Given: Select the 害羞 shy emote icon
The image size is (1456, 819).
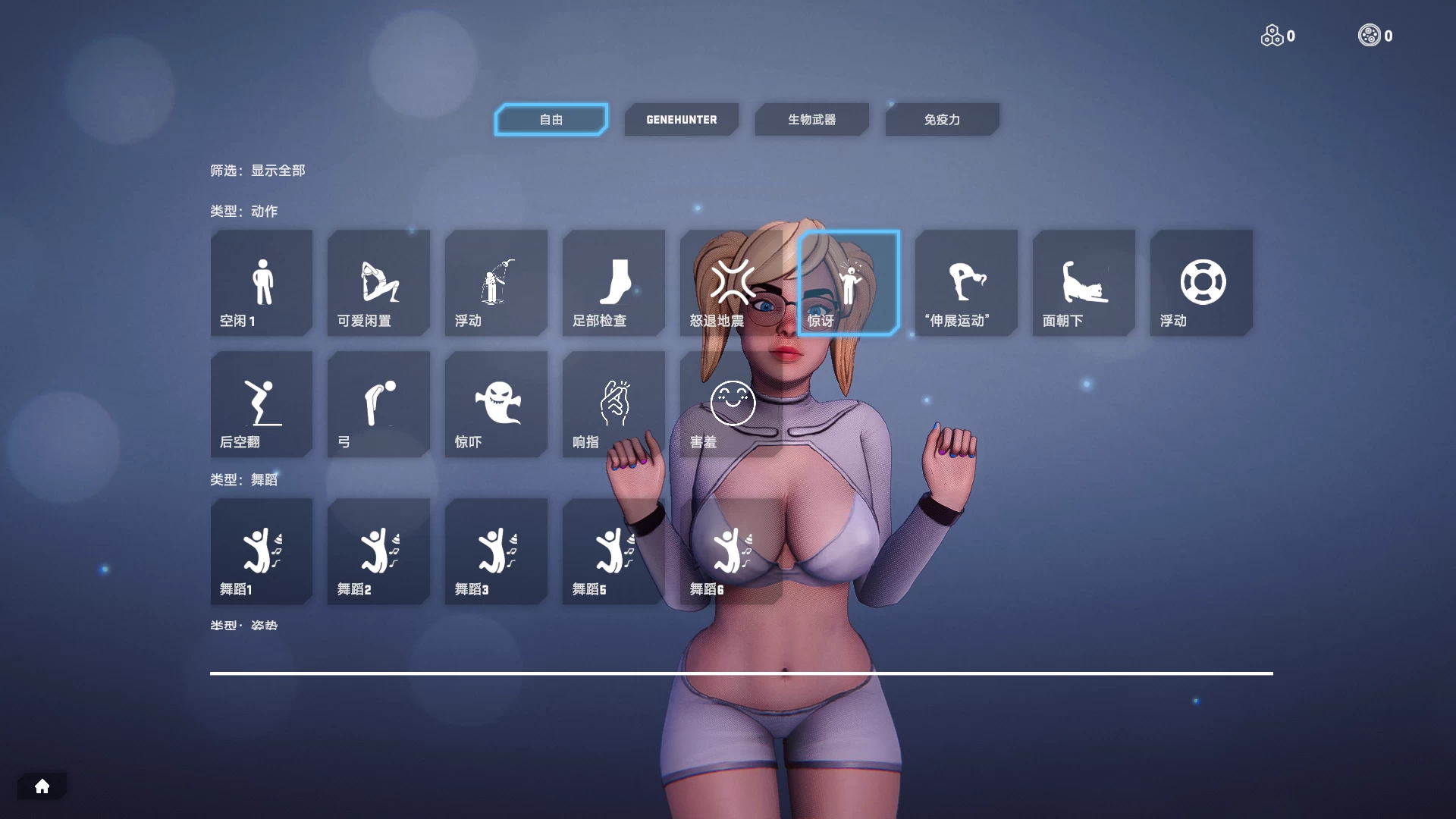Looking at the screenshot, I should [x=730, y=404].
